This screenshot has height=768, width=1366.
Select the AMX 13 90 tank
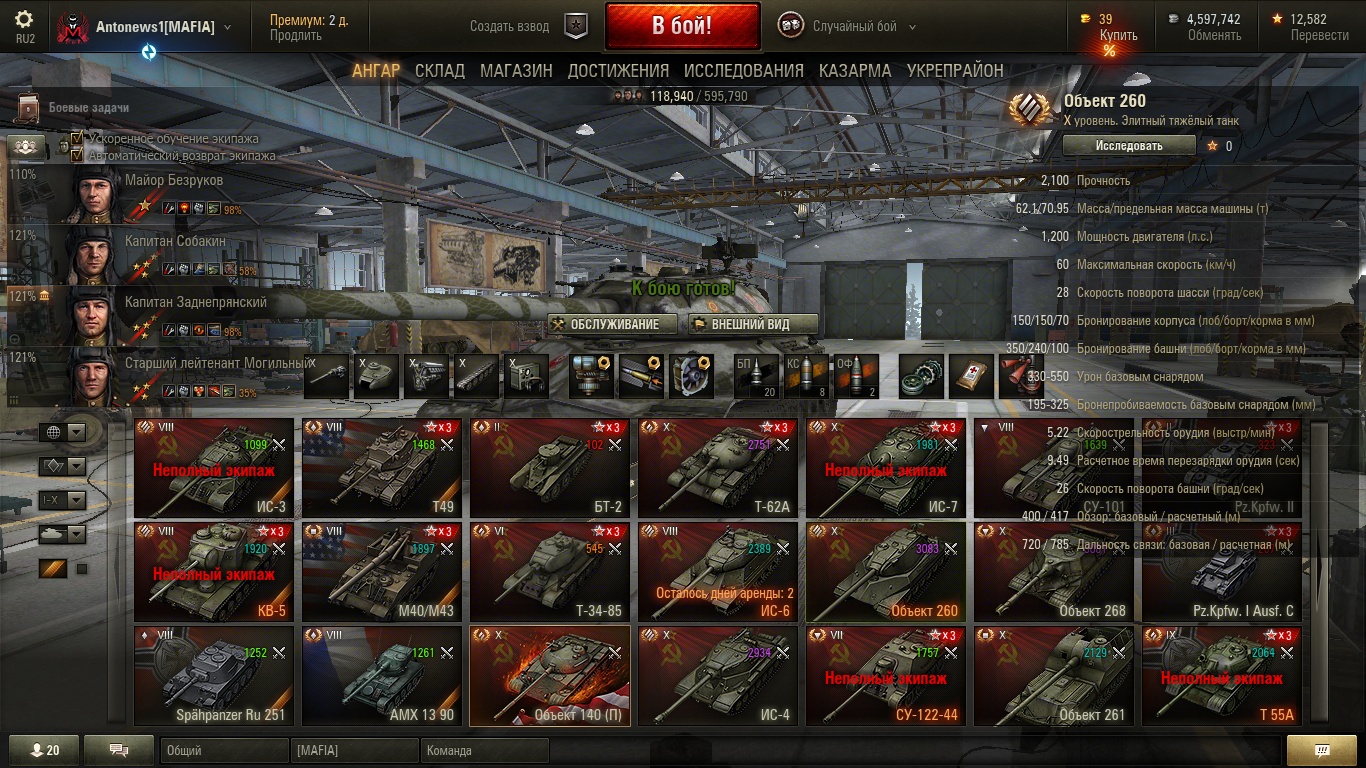click(x=382, y=676)
